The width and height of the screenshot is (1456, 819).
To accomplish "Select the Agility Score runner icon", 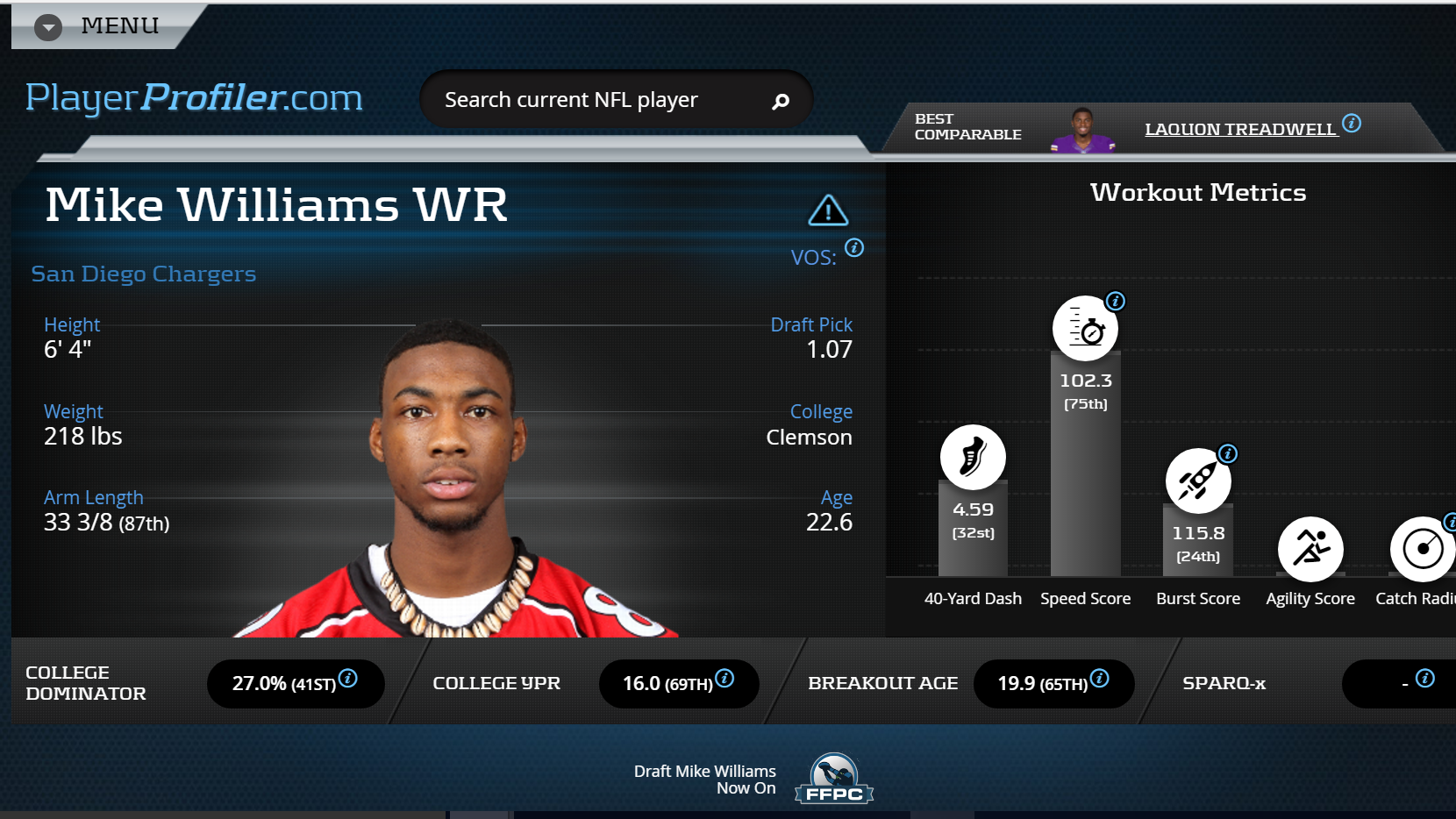I will coord(1310,549).
